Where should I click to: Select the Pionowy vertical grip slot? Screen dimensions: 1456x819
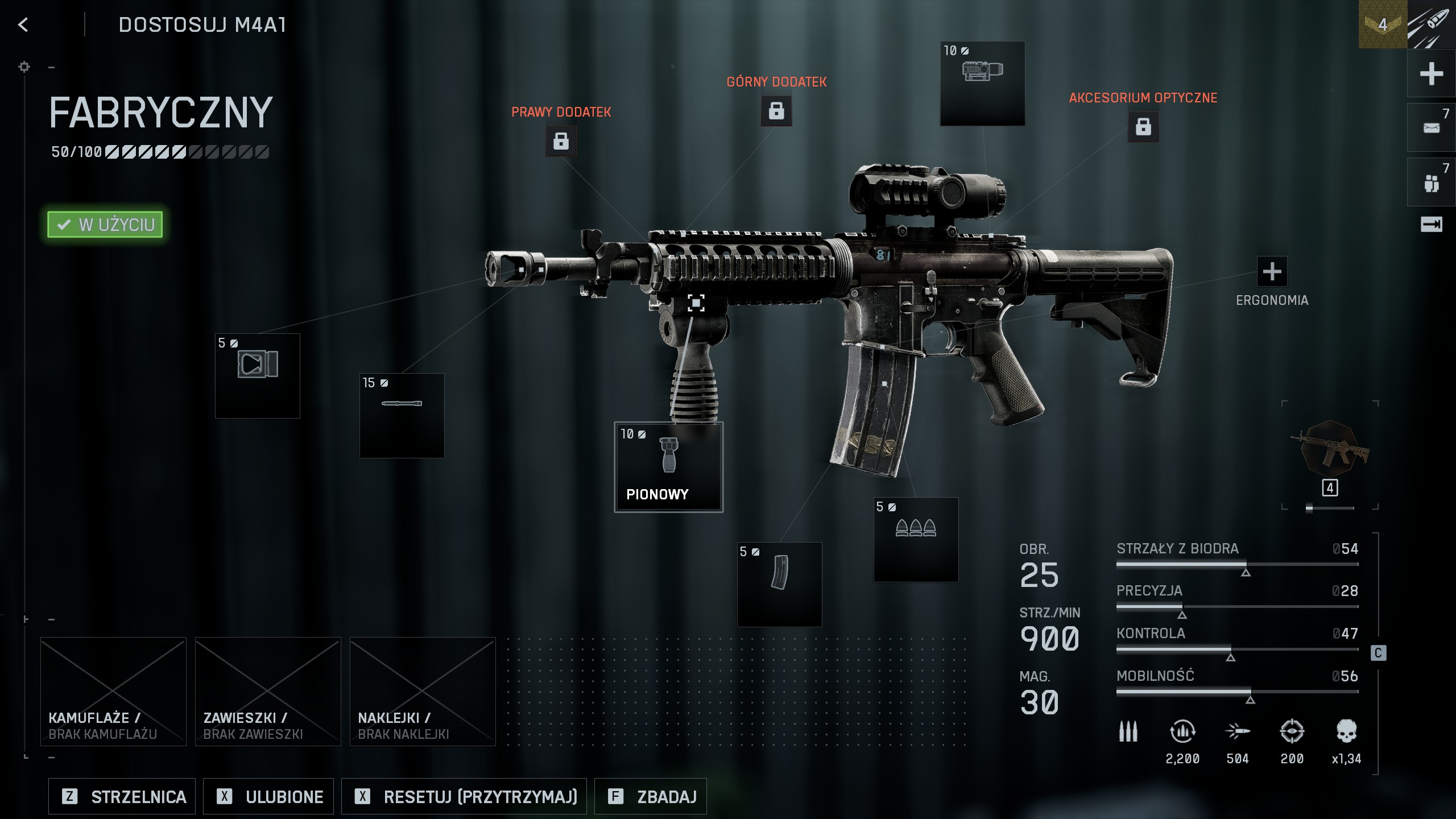click(668, 467)
